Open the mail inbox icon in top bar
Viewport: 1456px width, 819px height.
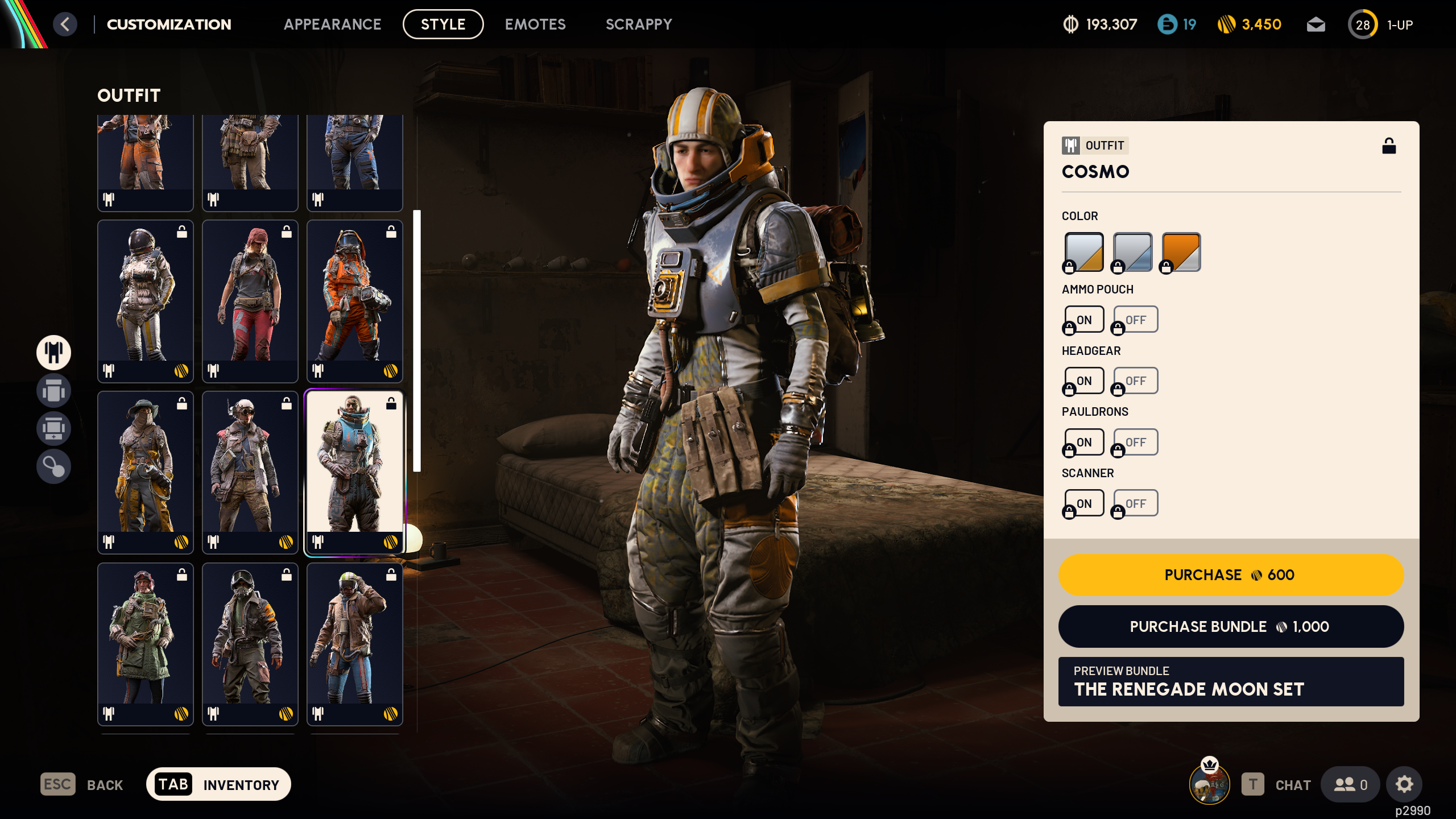point(1316,24)
